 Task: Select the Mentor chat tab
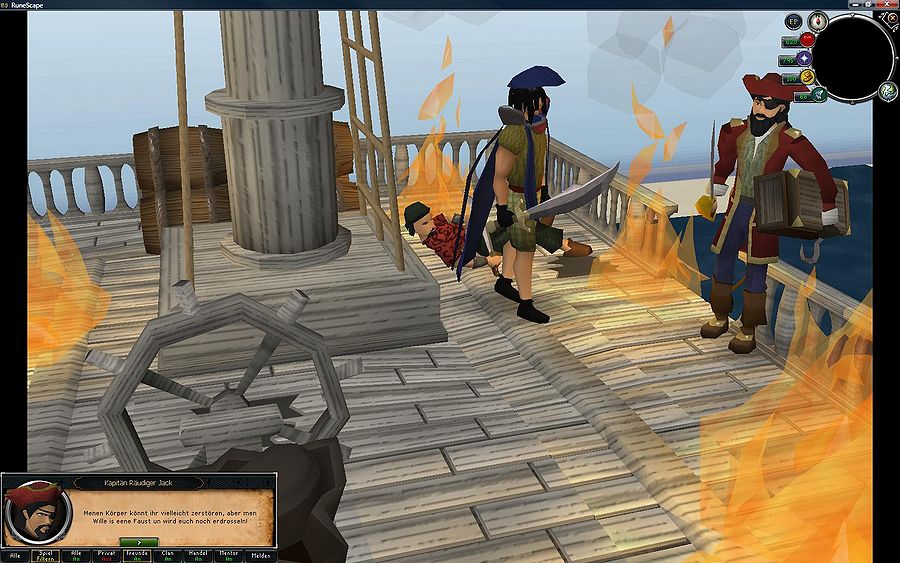pyautogui.click(x=230, y=555)
